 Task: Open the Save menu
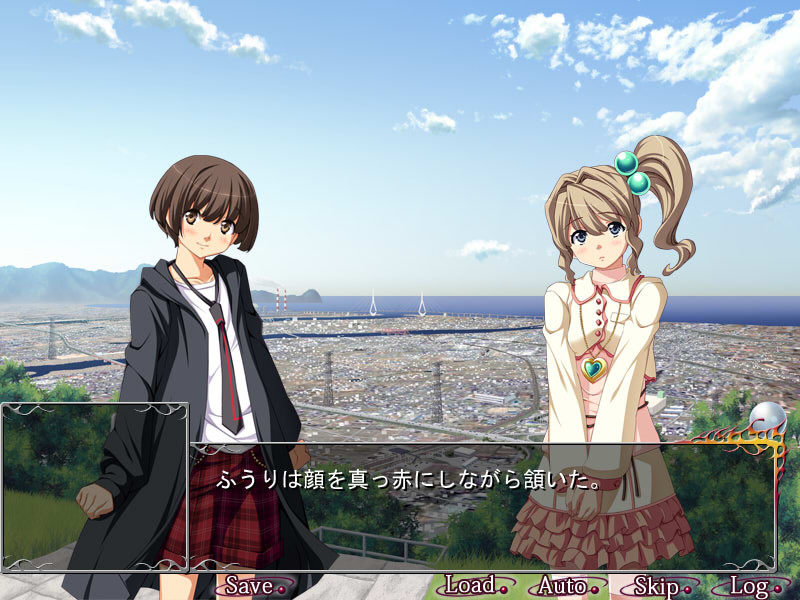point(250,585)
